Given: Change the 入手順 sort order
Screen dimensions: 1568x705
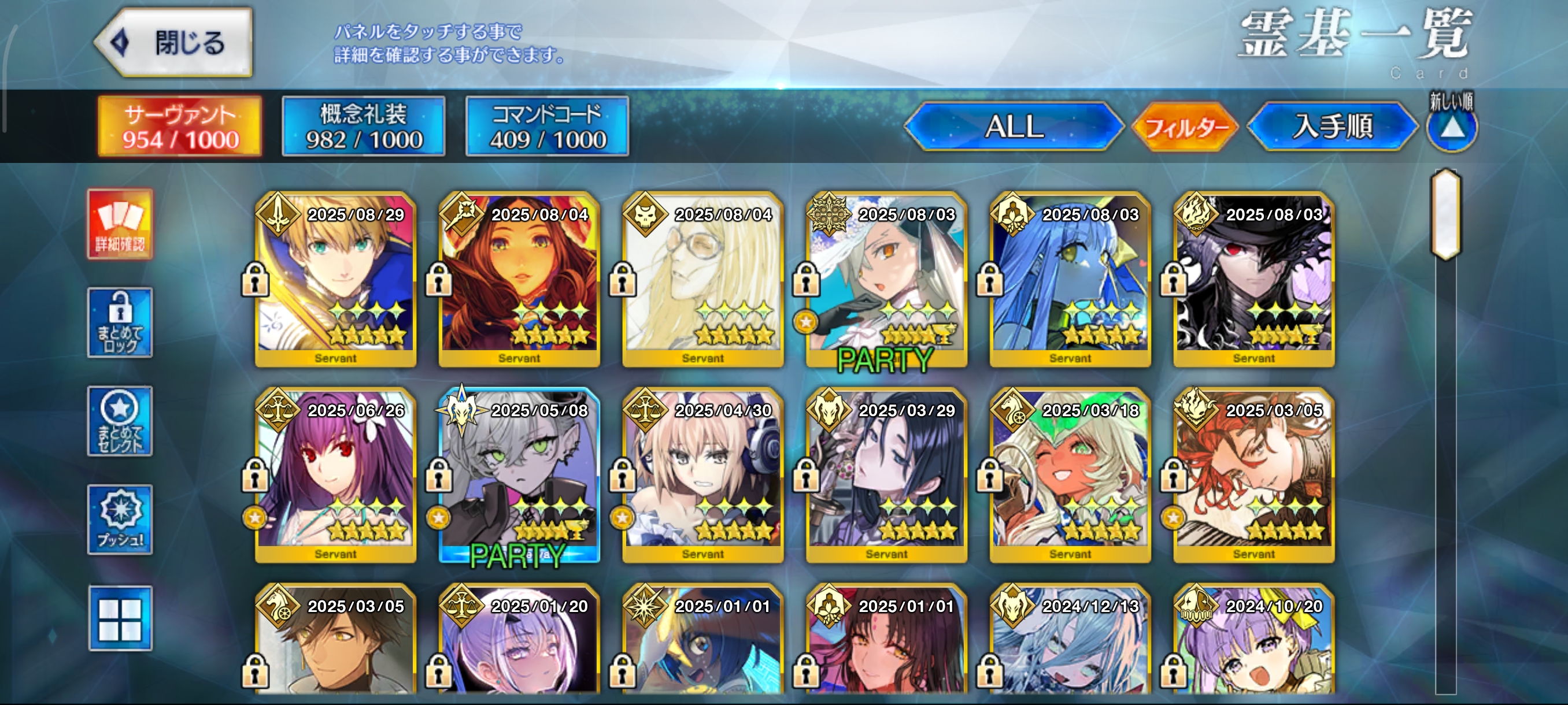Looking at the screenshot, I should 1333,127.
